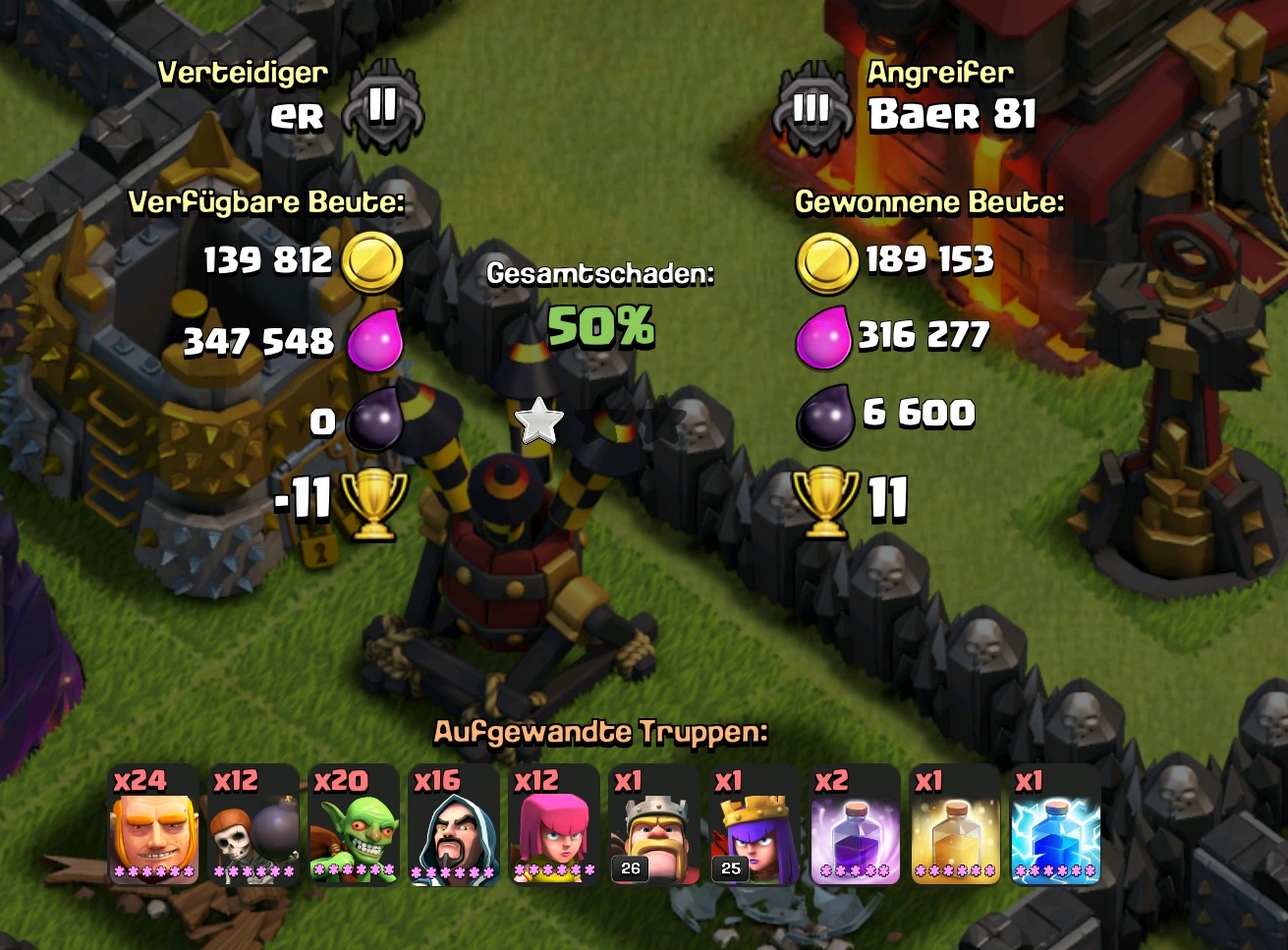Select the purple Rage spell card
Image resolution: width=1288 pixels, height=950 pixels.
point(856,825)
